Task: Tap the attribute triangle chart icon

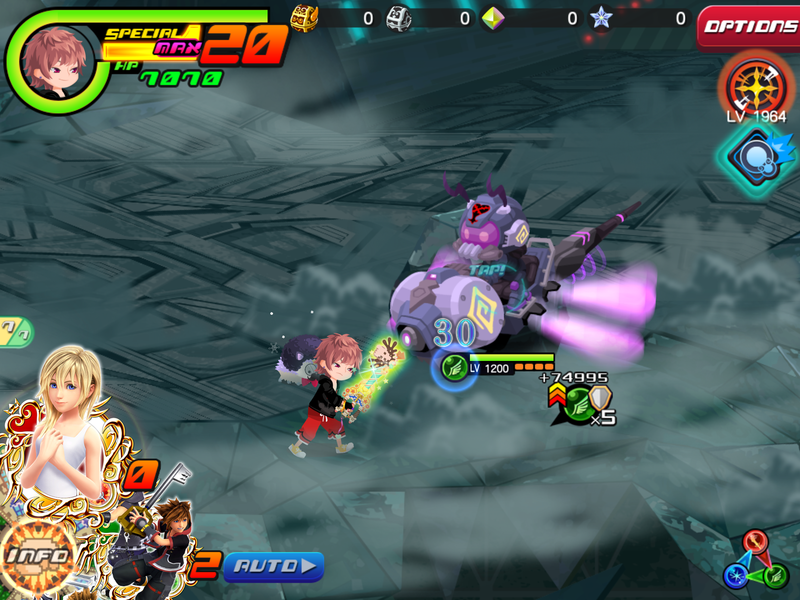Action: coord(757,562)
